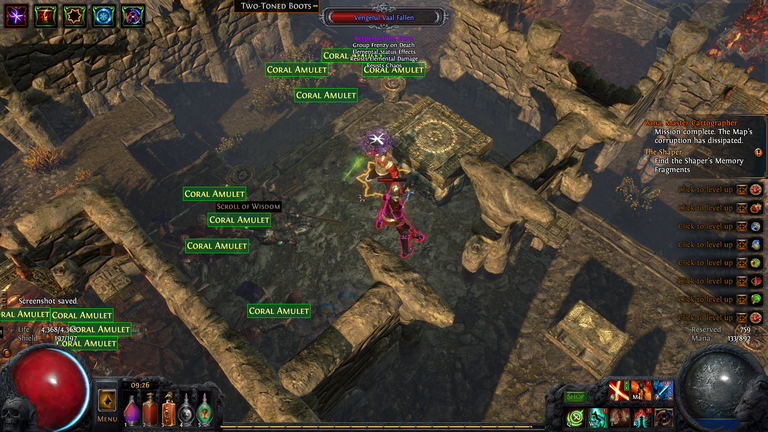Select the purple starburst buff icon
Screen dimensions: 768x432
pos(17,15)
